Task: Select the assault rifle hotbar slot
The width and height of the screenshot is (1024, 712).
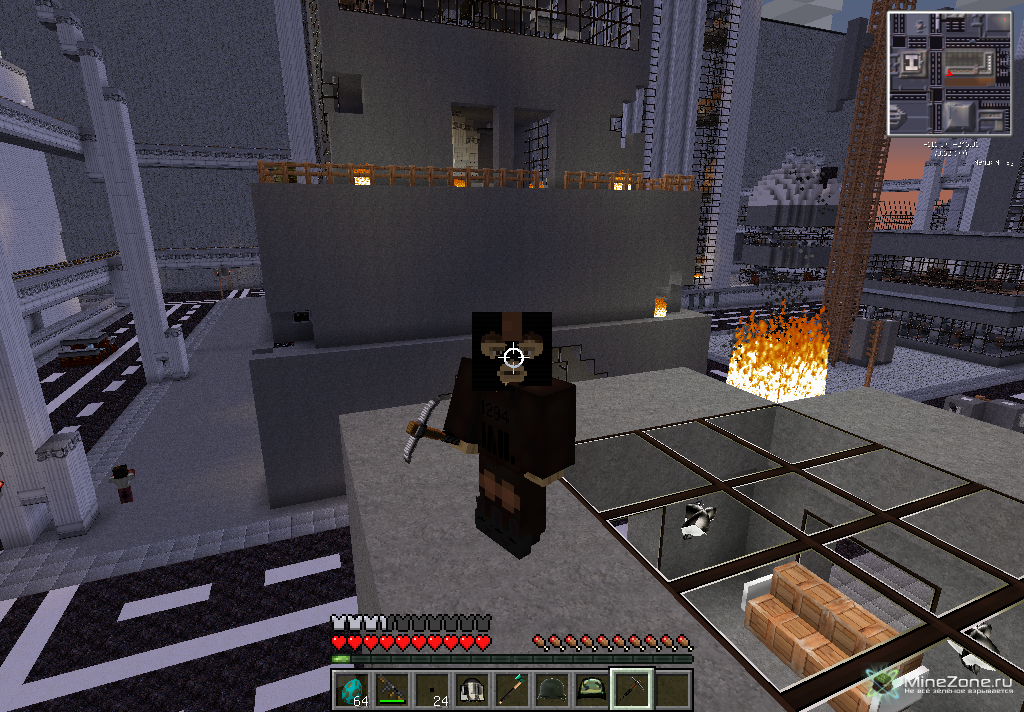Action: tap(392, 689)
